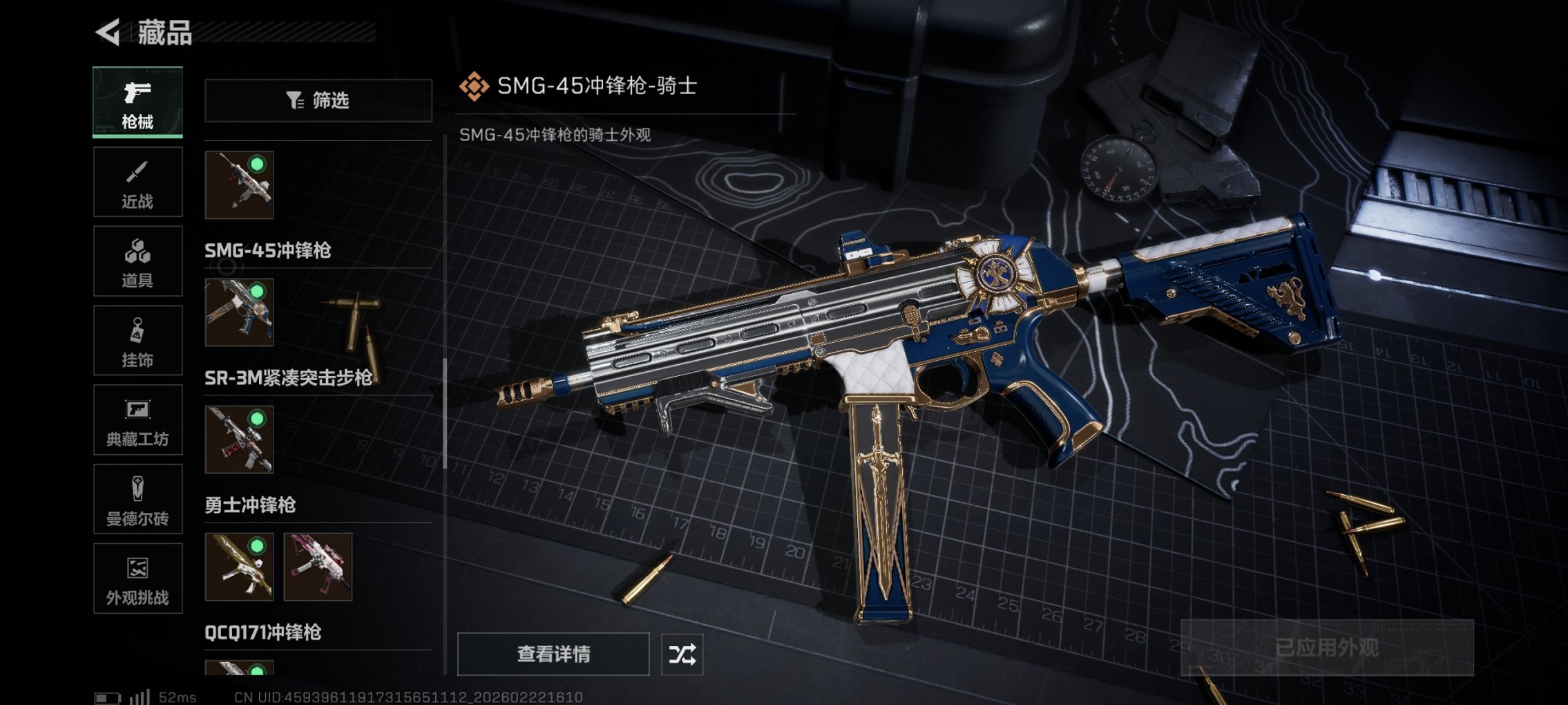This screenshot has height=705, width=1568.
Task: Open the 外观挑战 appearance challenge section
Action: point(137,579)
